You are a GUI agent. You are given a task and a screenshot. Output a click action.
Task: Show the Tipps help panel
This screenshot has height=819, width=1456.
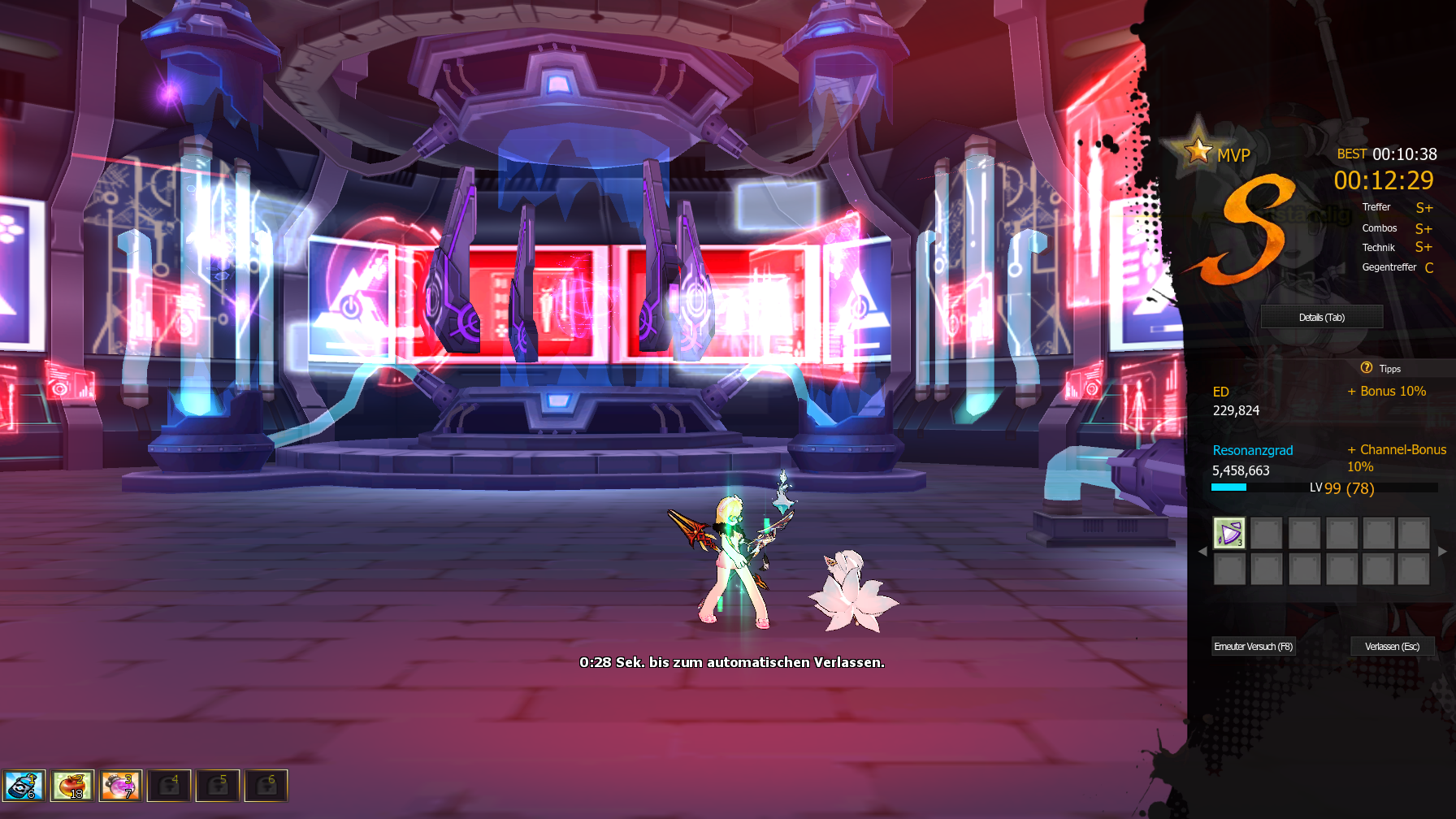coord(1381,369)
